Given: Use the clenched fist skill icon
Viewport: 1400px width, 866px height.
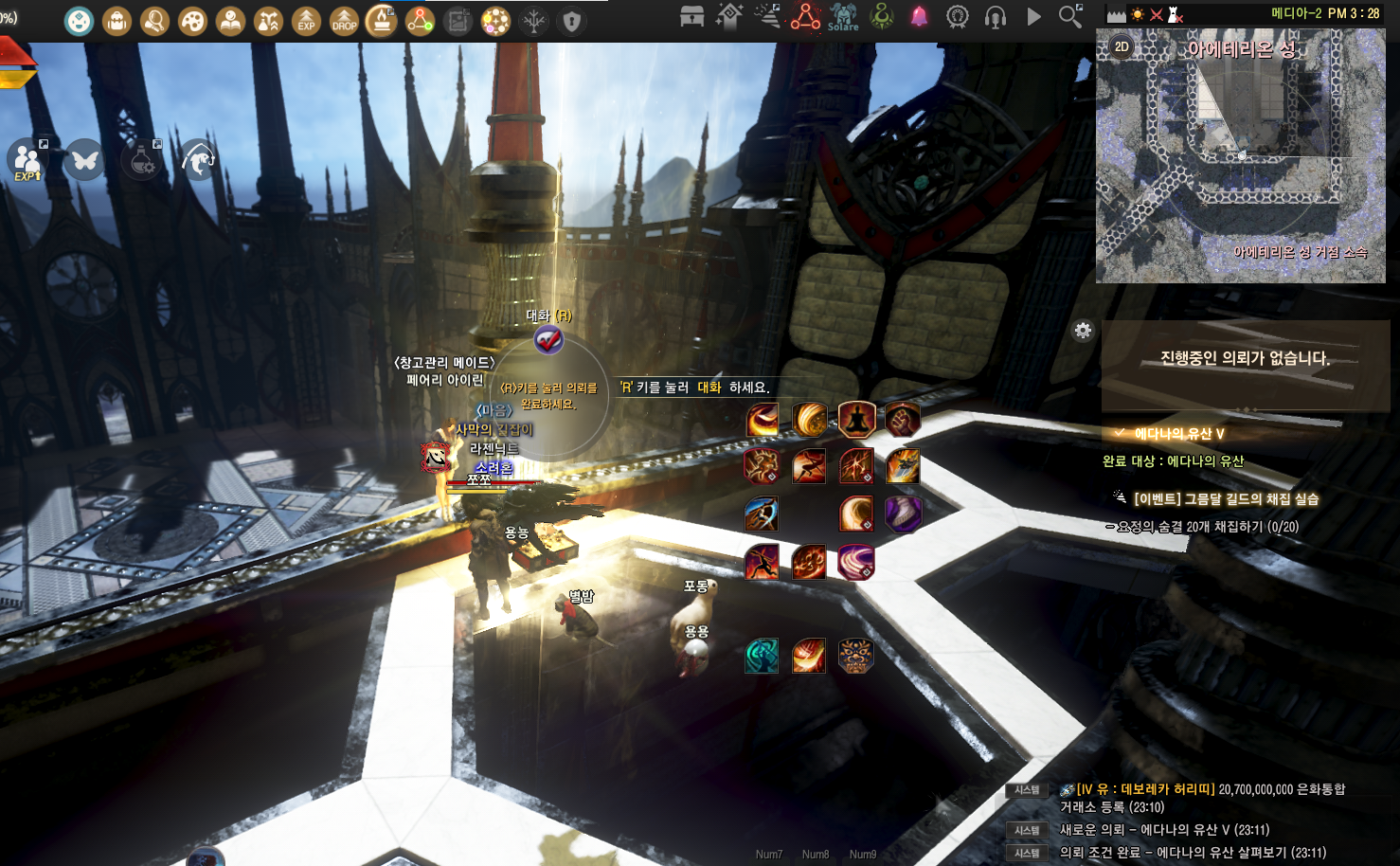Looking at the screenshot, I should pos(903,419).
